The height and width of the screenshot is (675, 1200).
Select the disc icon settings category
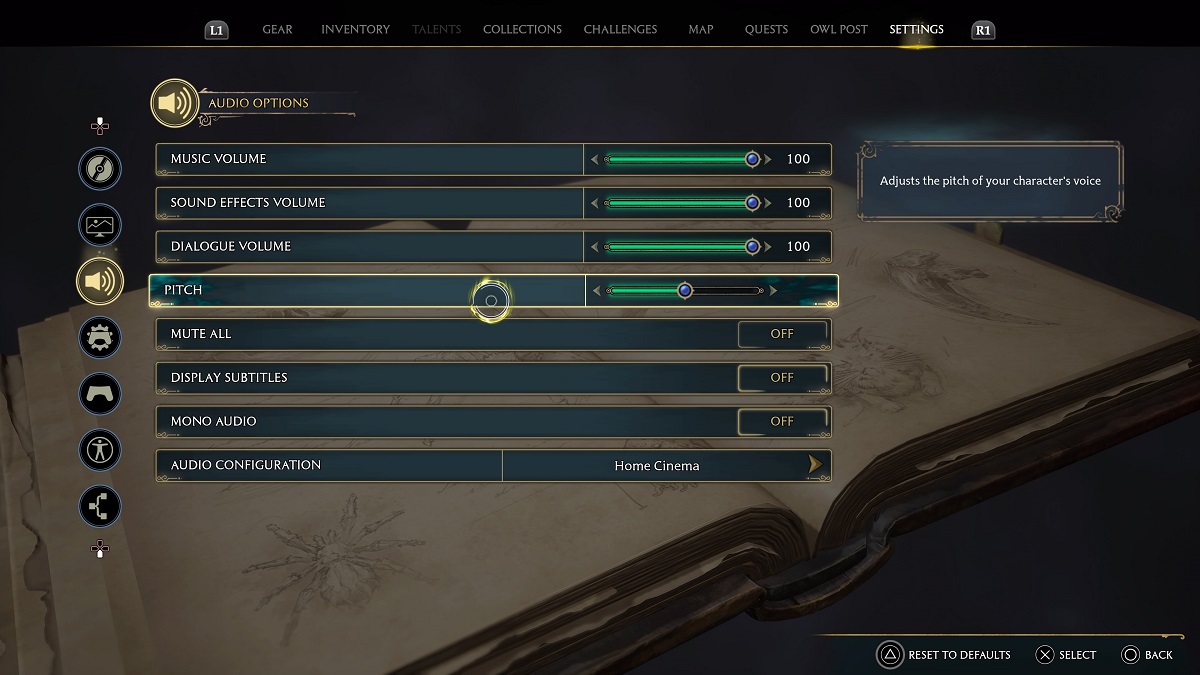pyautogui.click(x=100, y=169)
